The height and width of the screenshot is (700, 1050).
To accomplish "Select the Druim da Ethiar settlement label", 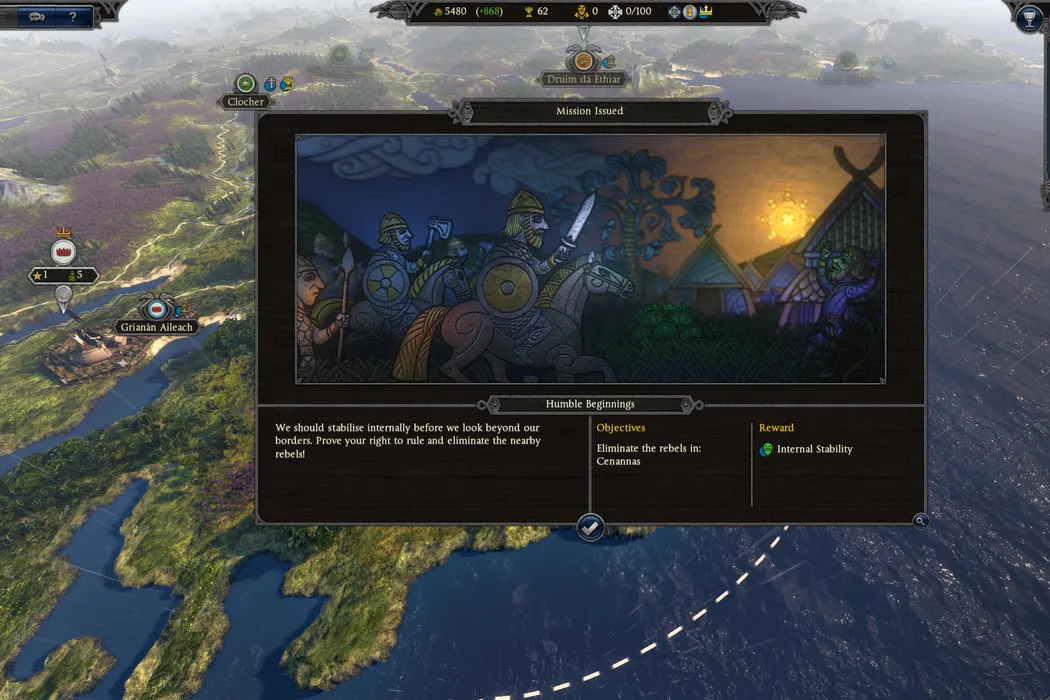I will [x=584, y=79].
